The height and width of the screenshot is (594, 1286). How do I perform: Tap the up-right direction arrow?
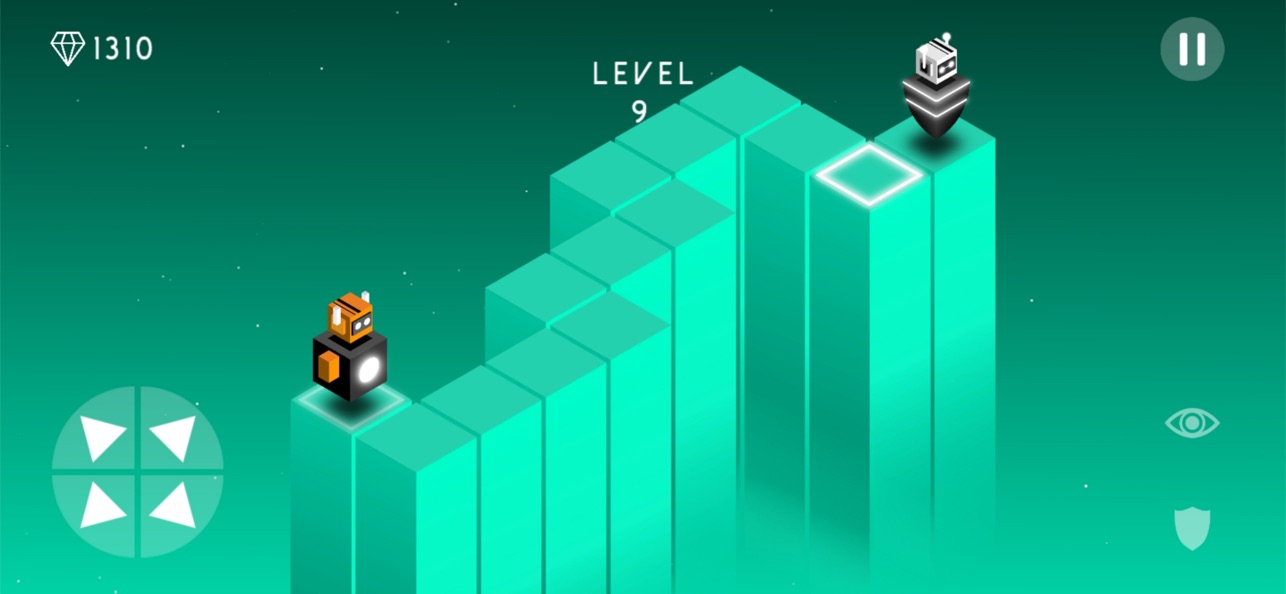[x=174, y=436]
